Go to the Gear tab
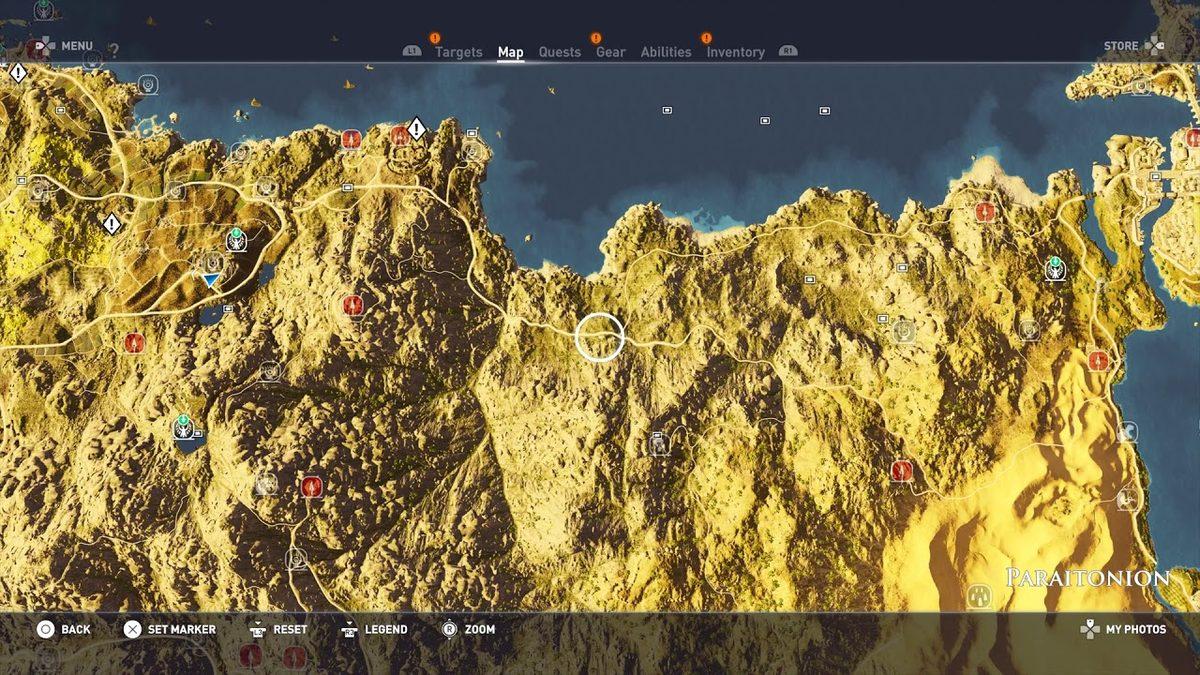Image resolution: width=1200 pixels, height=675 pixels. tap(610, 52)
